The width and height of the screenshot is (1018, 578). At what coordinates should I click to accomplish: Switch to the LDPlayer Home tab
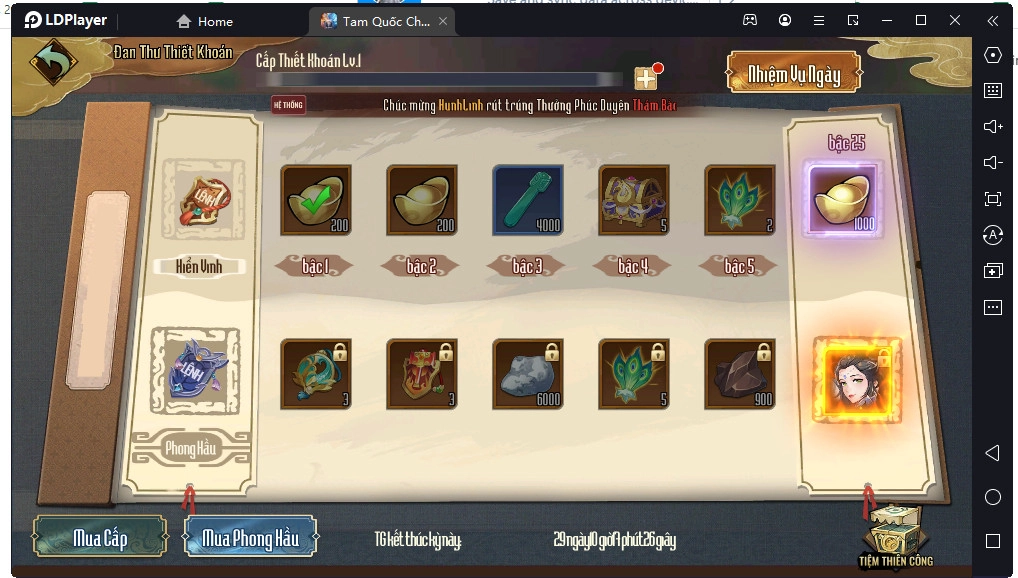[205, 21]
